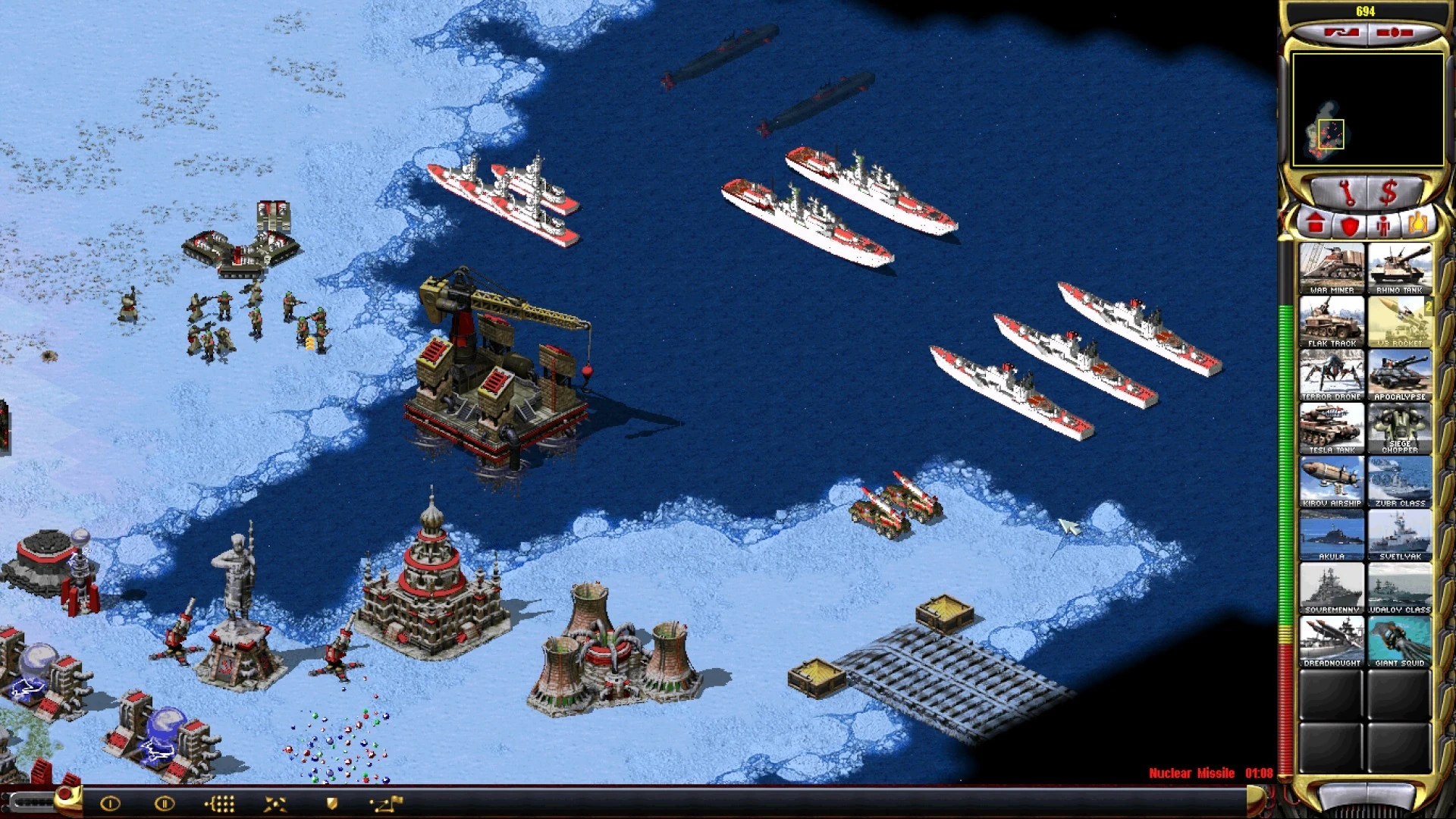Select the Flak Track cameo
Viewport: 1456px width, 819px height.
tap(1332, 322)
